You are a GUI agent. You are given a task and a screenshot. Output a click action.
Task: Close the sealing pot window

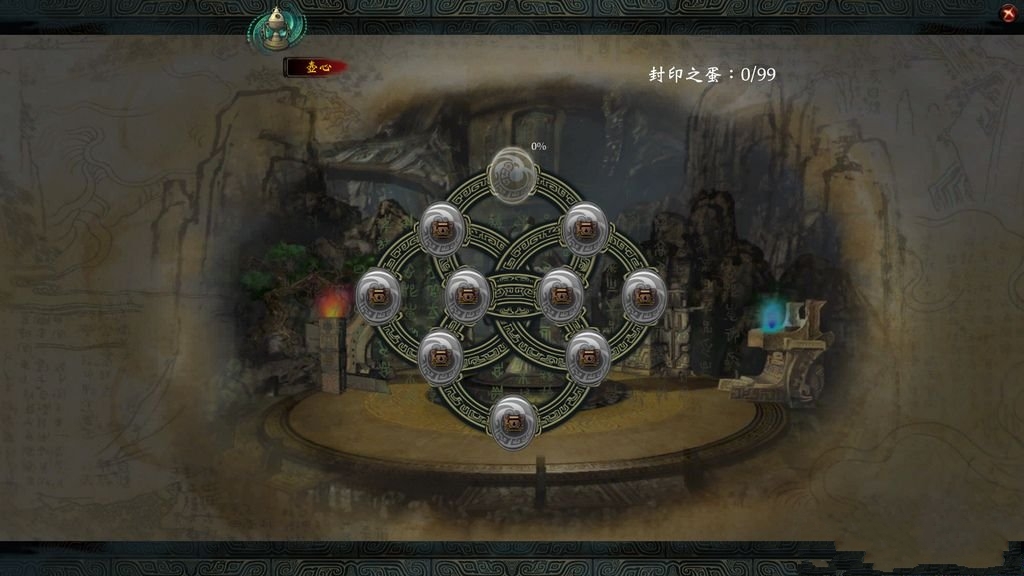(x=1008, y=13)
